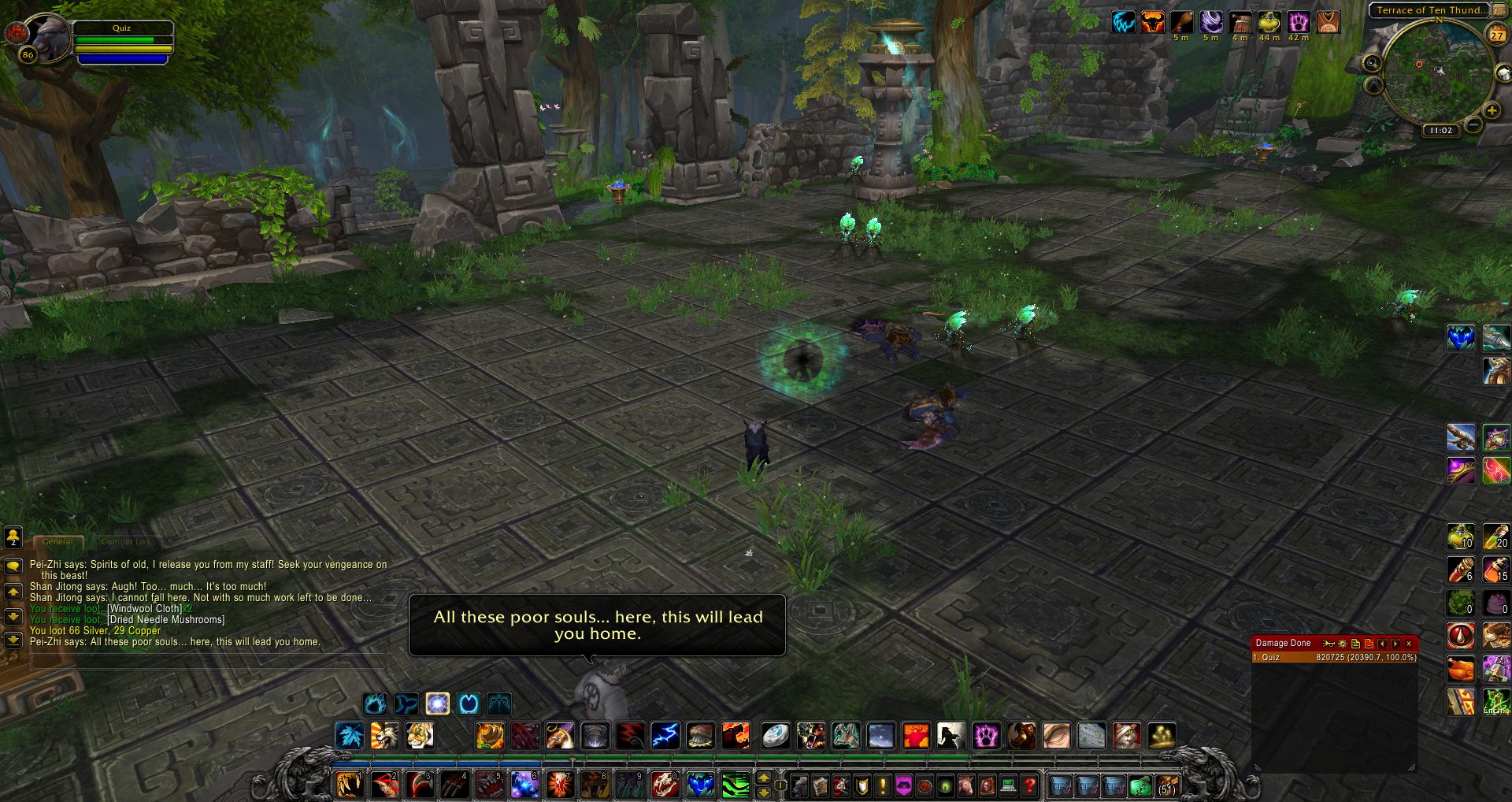This screenshot has height=802, width=1512.
Task: Switch to the Combat Log tab
Action: tap(125, 542)
